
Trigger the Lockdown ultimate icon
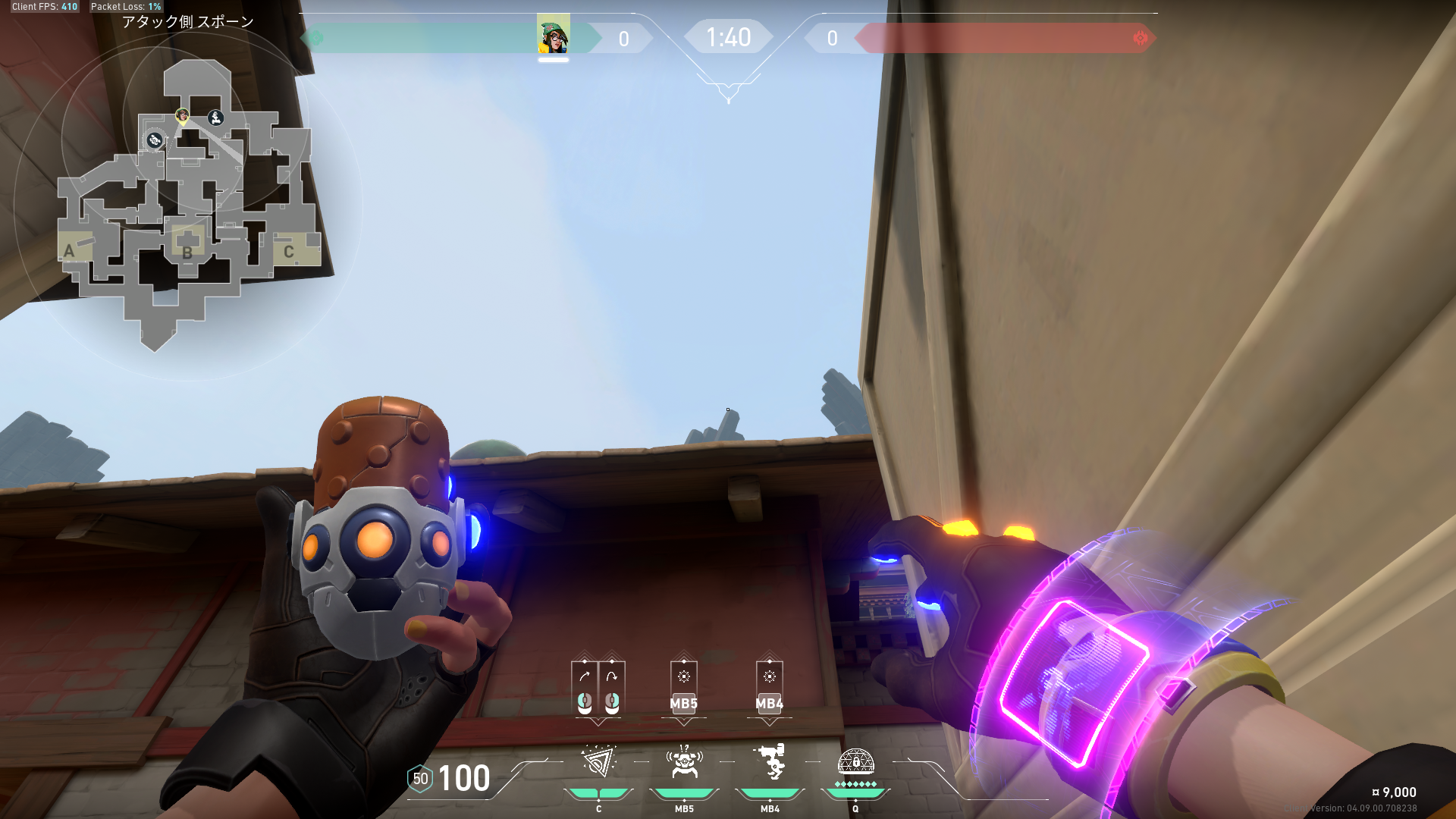tap(855, 762)
